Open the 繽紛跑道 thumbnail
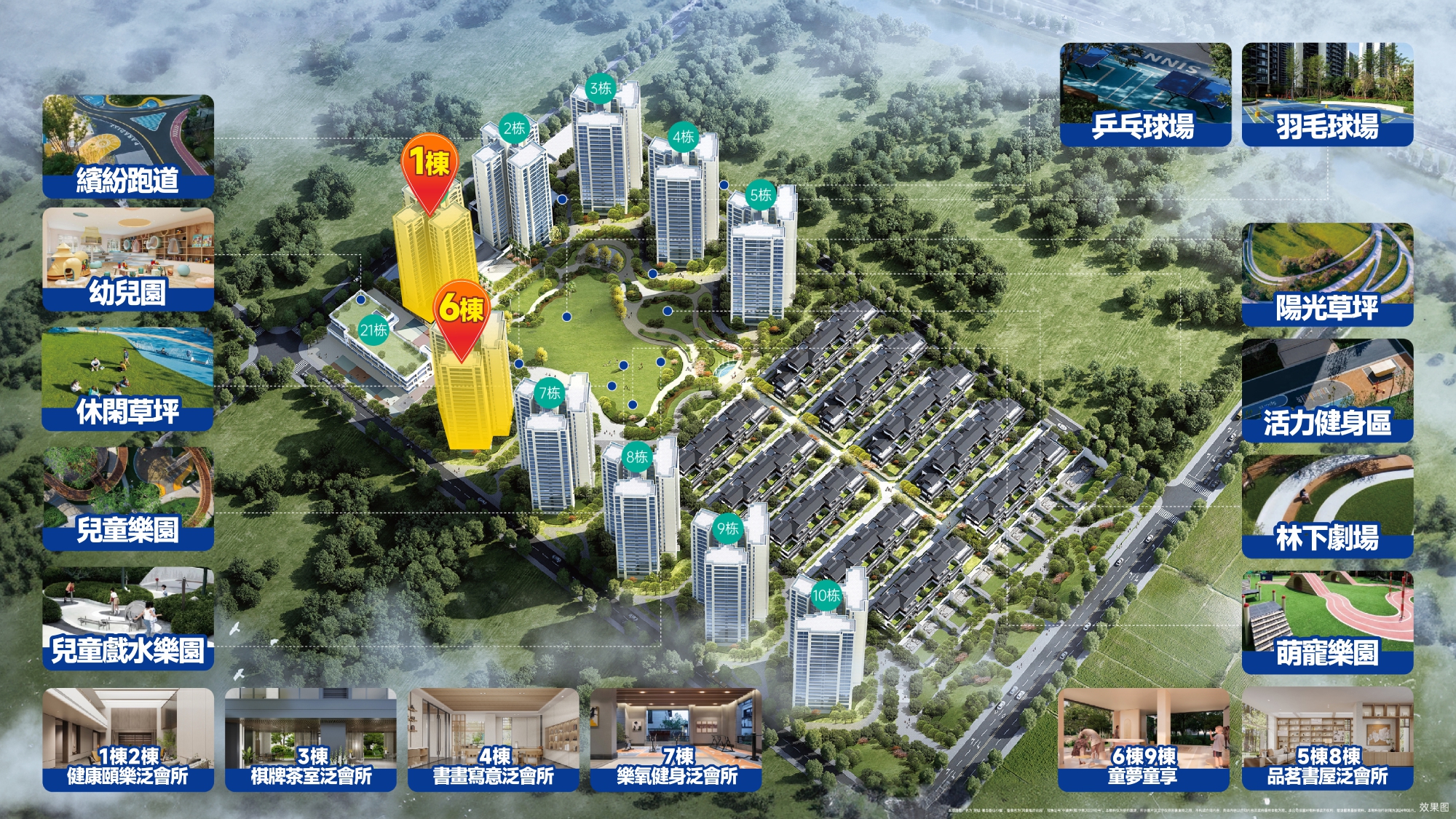Image resolution: width=1456 pixels, height=819 pixels. point(128,146)
